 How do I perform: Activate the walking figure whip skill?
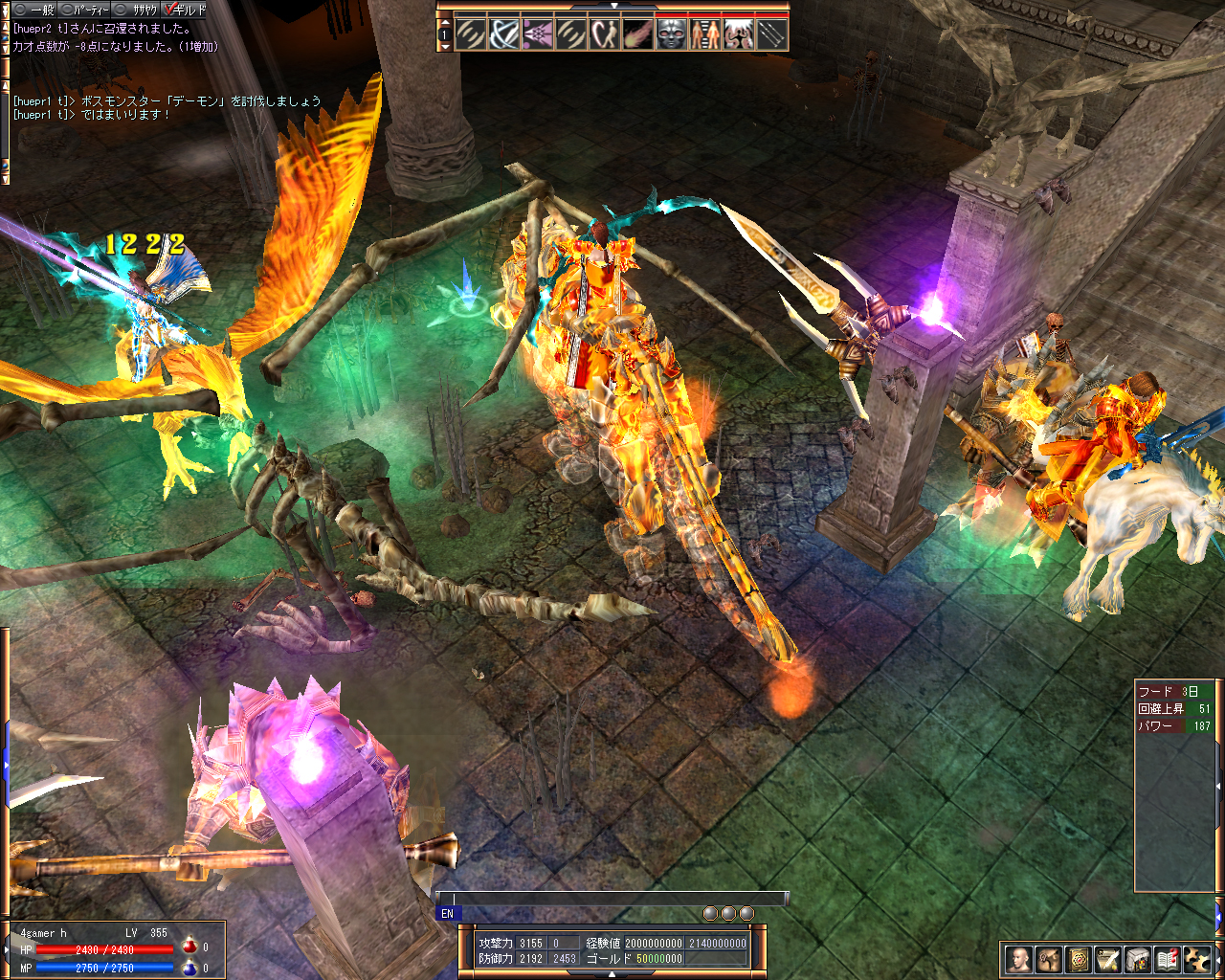click(605, 35)
